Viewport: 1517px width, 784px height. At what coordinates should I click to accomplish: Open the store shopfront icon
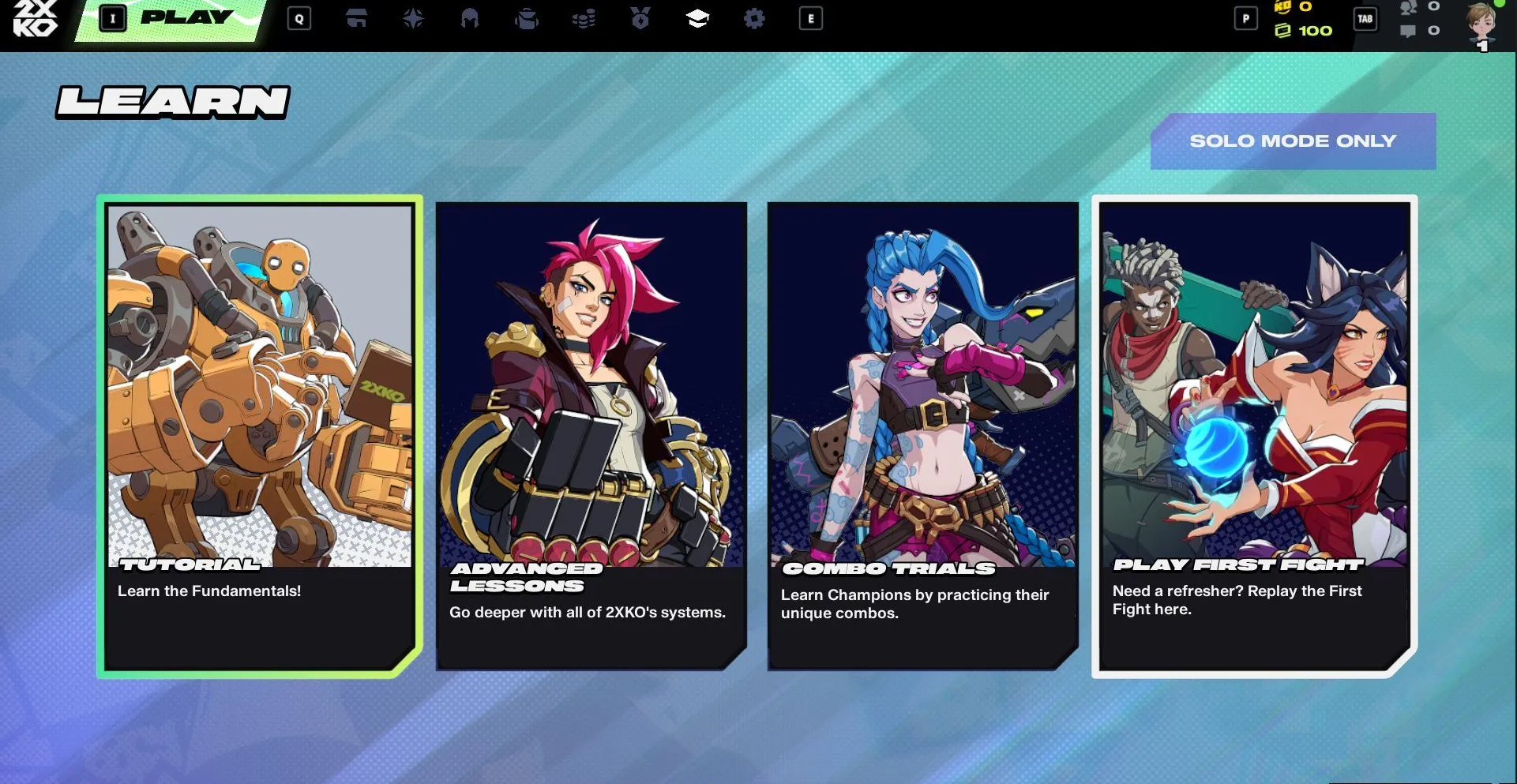click(356, 18)
